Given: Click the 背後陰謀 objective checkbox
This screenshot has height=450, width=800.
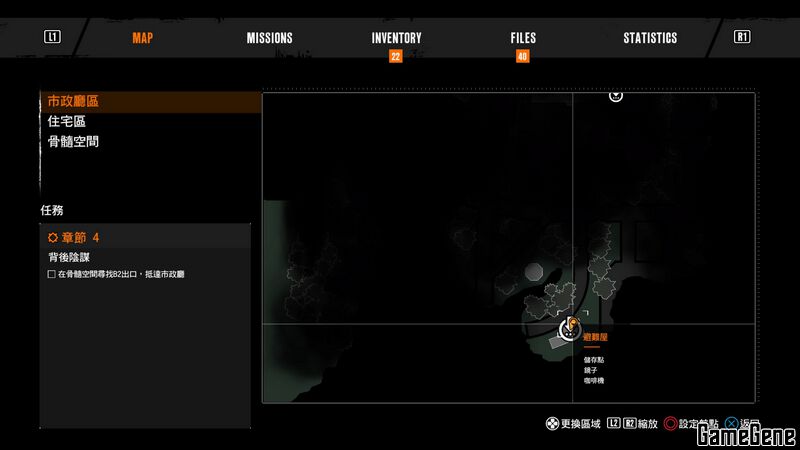Looking at the screenshot, I should point(52,274).
